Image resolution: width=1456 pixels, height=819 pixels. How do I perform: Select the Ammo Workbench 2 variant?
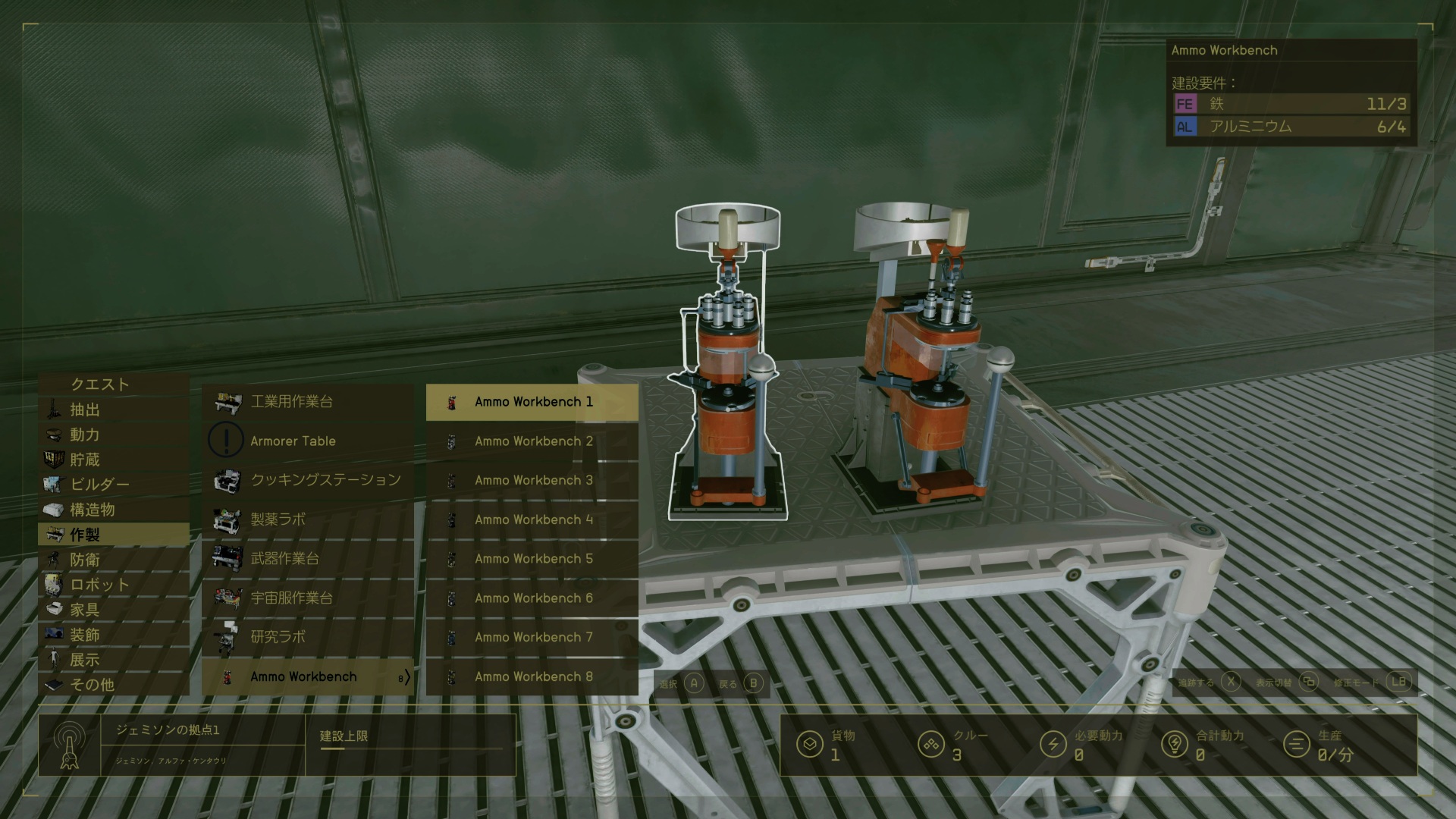click(x=533, y=441)
